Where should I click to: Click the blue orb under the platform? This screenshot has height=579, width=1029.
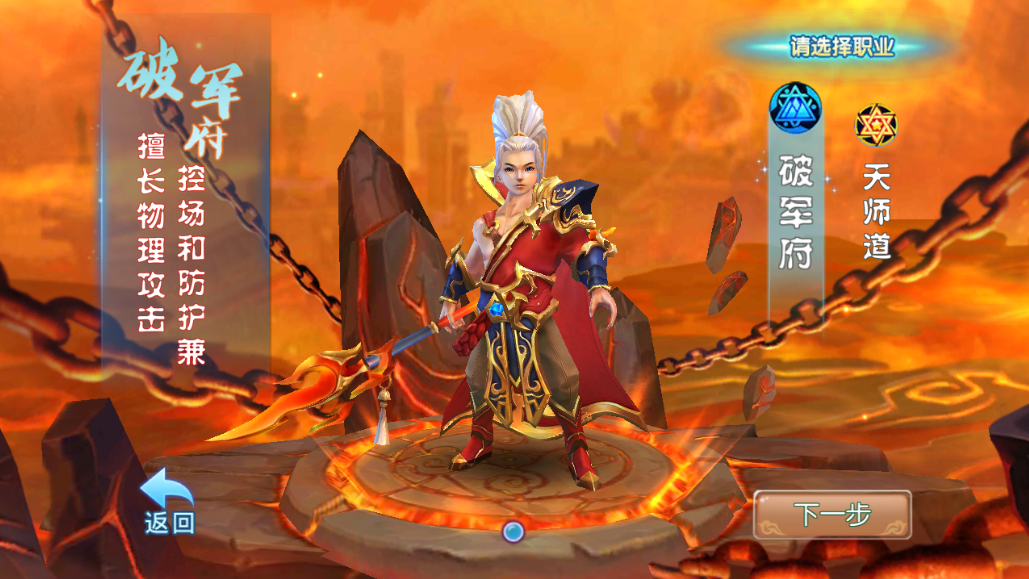pyautogui.click(x=514, y=531)
